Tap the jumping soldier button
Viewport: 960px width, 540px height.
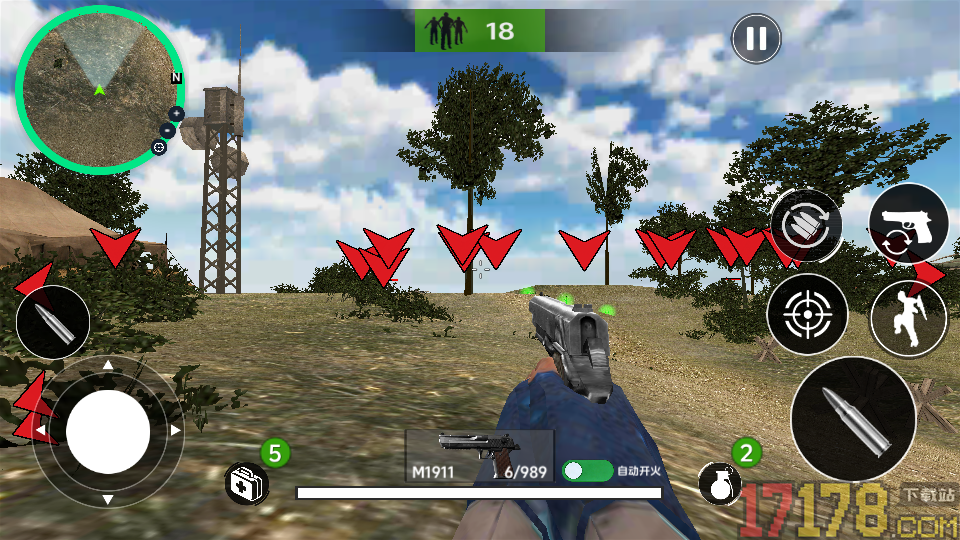pyautogui.click(x=908, y=314)
